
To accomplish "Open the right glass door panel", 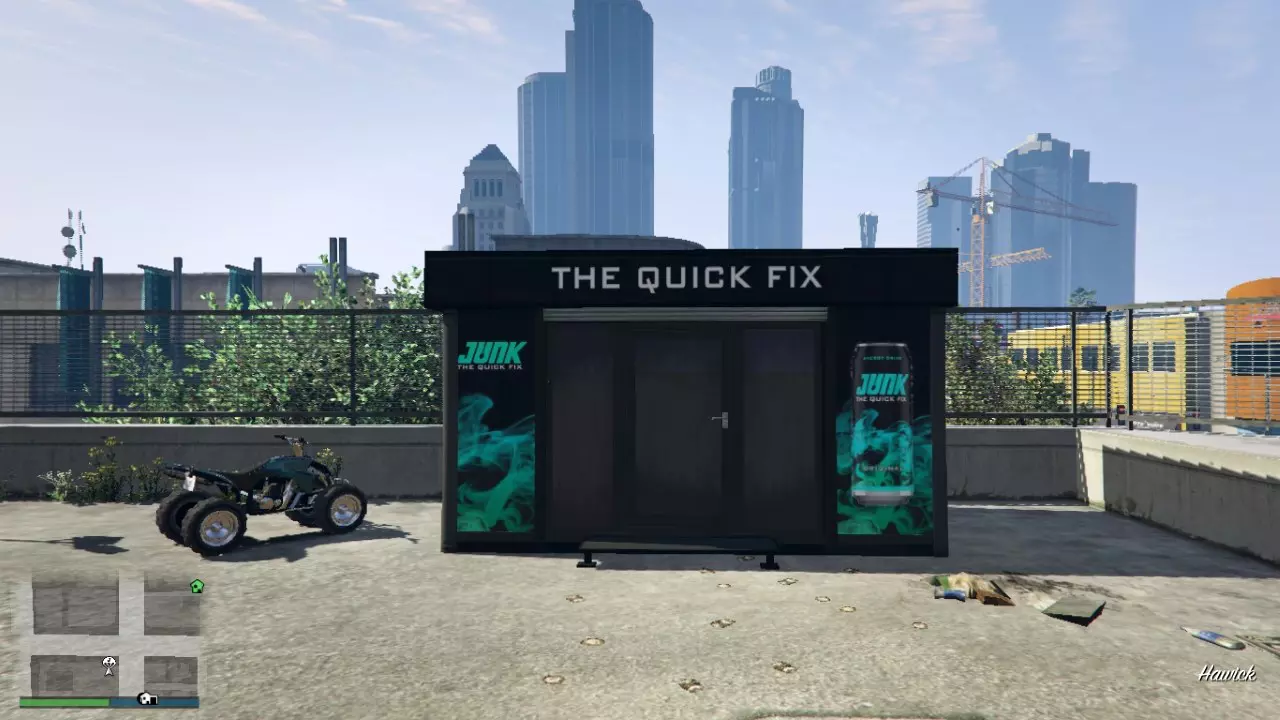I will coord(775,420).
